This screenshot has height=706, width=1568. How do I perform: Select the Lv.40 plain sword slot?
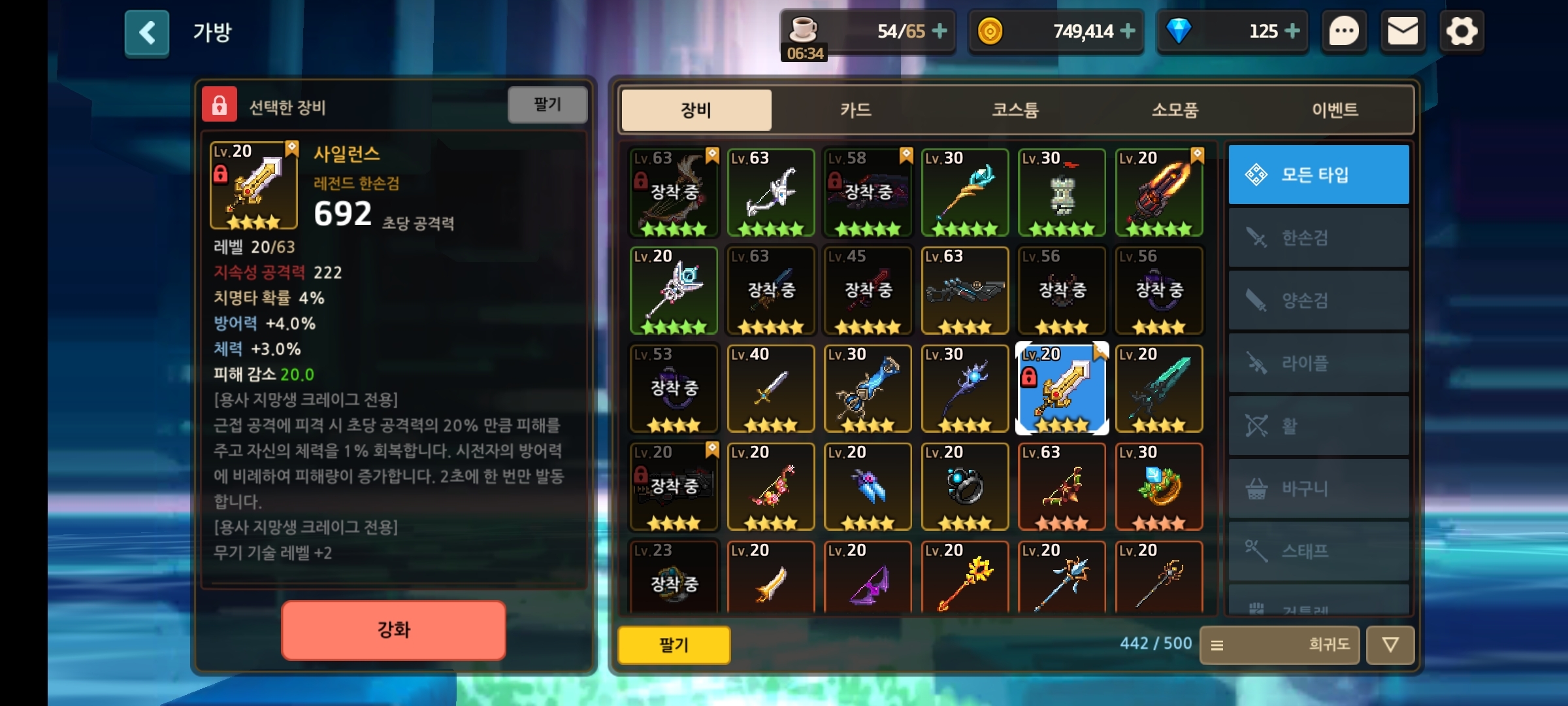[x=771, y=389]
